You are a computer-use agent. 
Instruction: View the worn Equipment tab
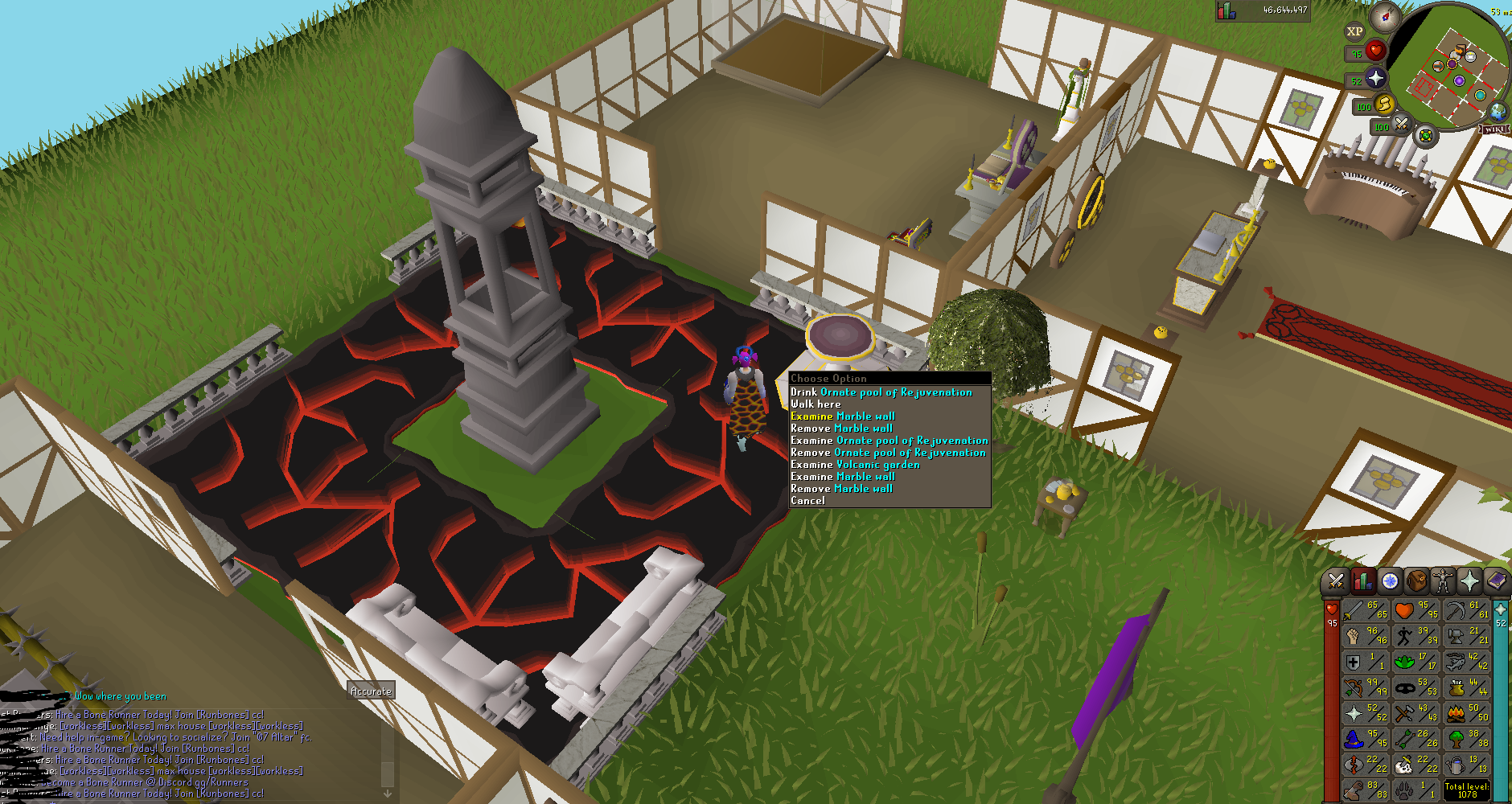click(1443, 580)
